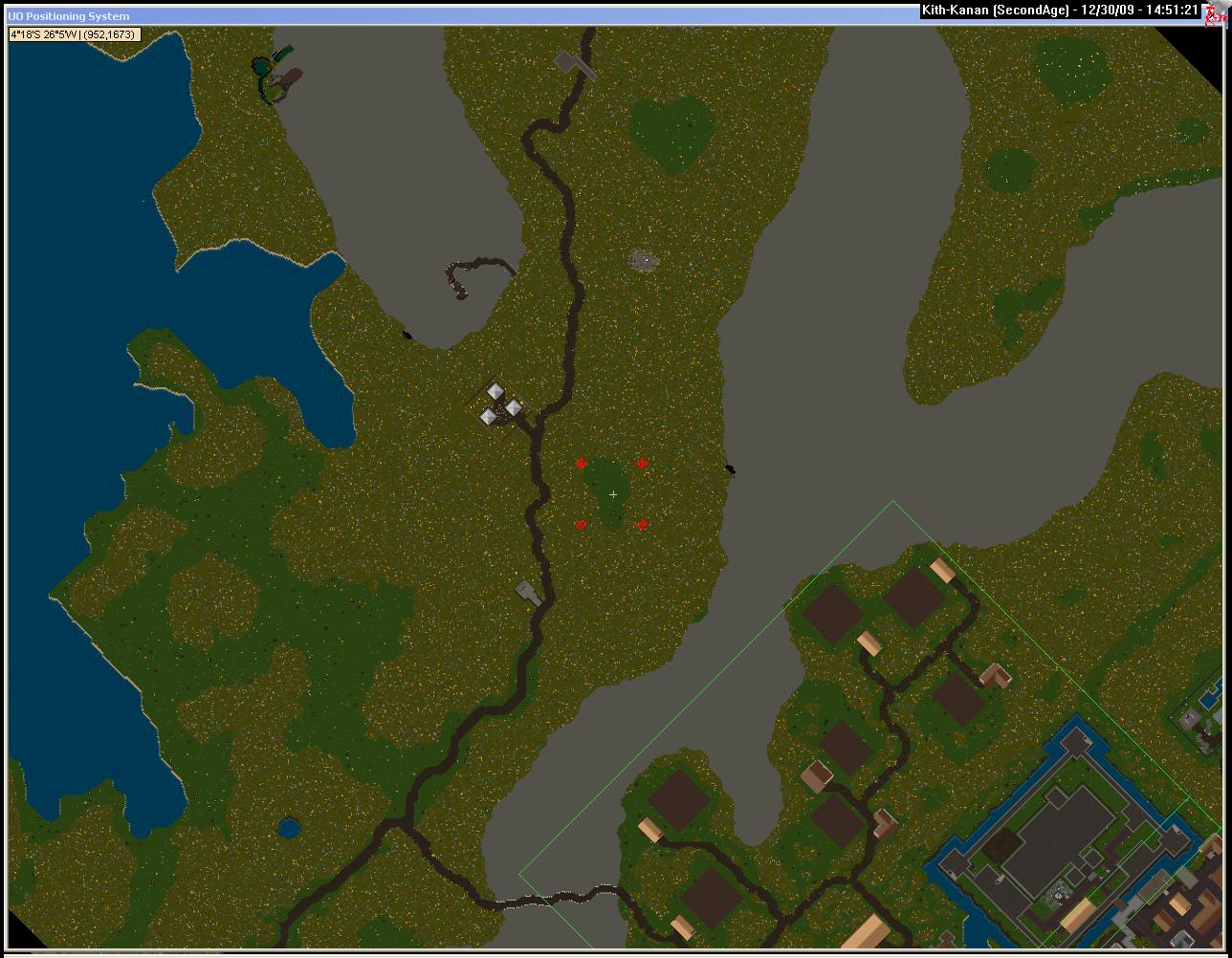Select the northwest red map marker
Viewport: 1232px width, 958px height.
coord(581,464)
